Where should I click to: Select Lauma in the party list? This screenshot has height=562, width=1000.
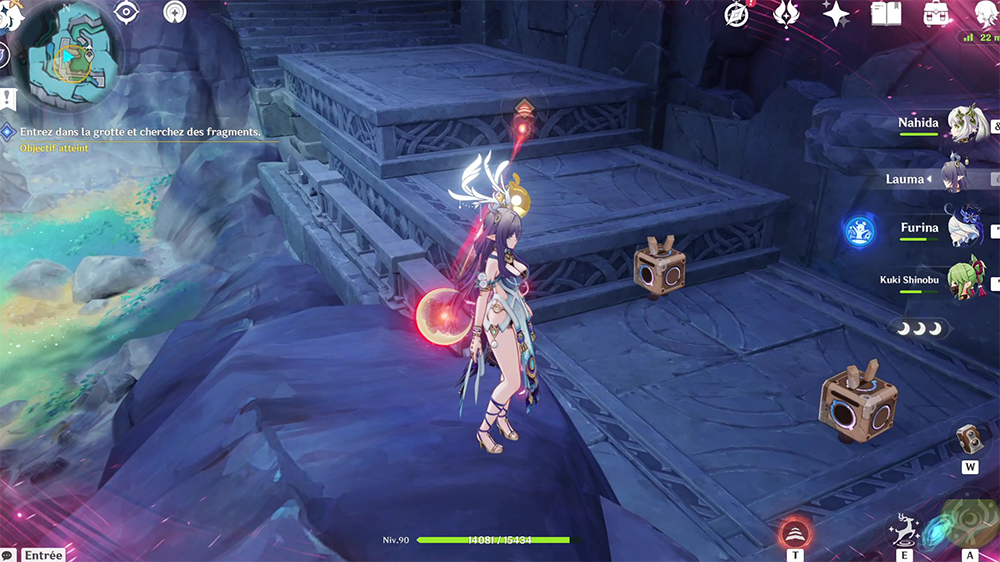[x=955, y=179]
